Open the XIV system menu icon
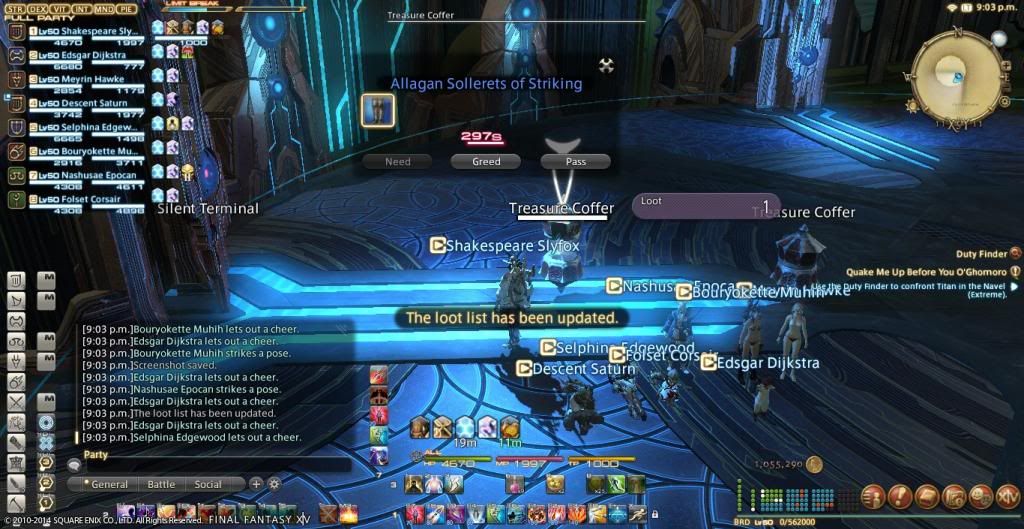 1006,496
